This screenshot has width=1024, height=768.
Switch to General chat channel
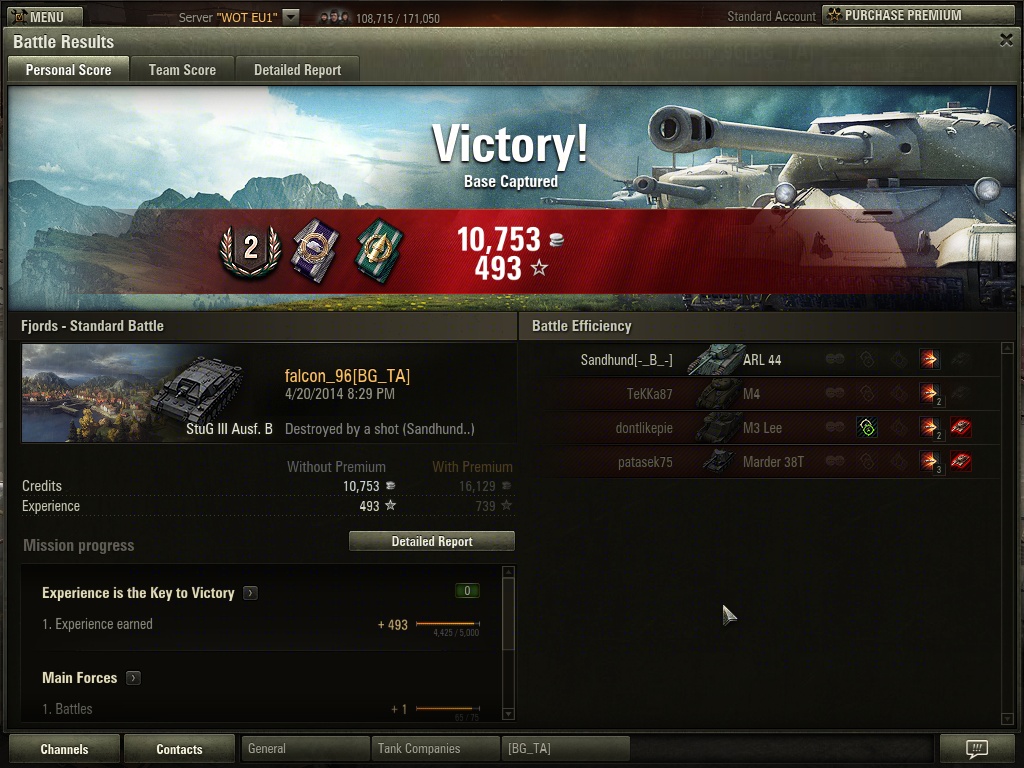click(305, 748)
